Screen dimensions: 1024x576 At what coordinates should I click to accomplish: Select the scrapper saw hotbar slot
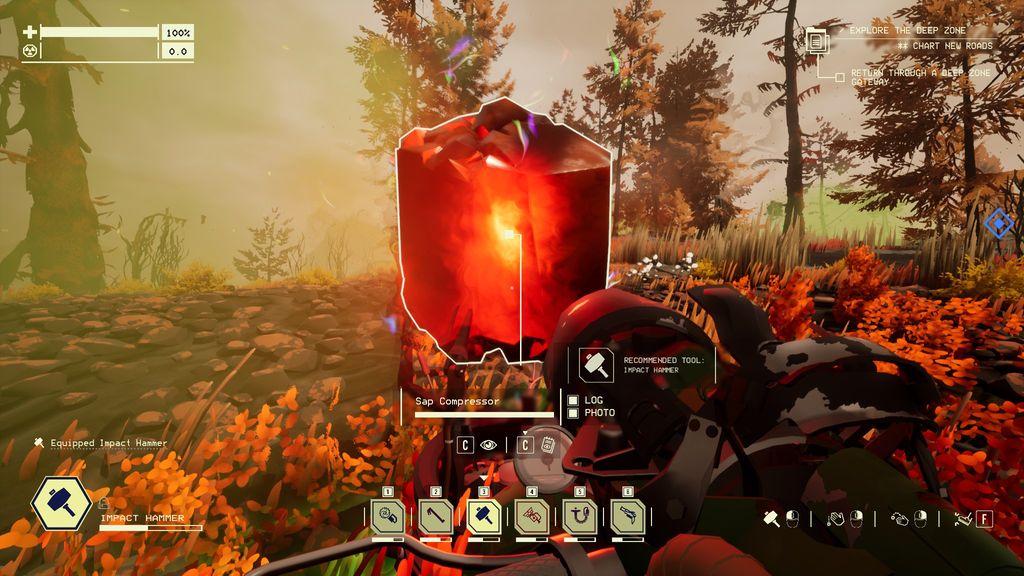(387, 516)
